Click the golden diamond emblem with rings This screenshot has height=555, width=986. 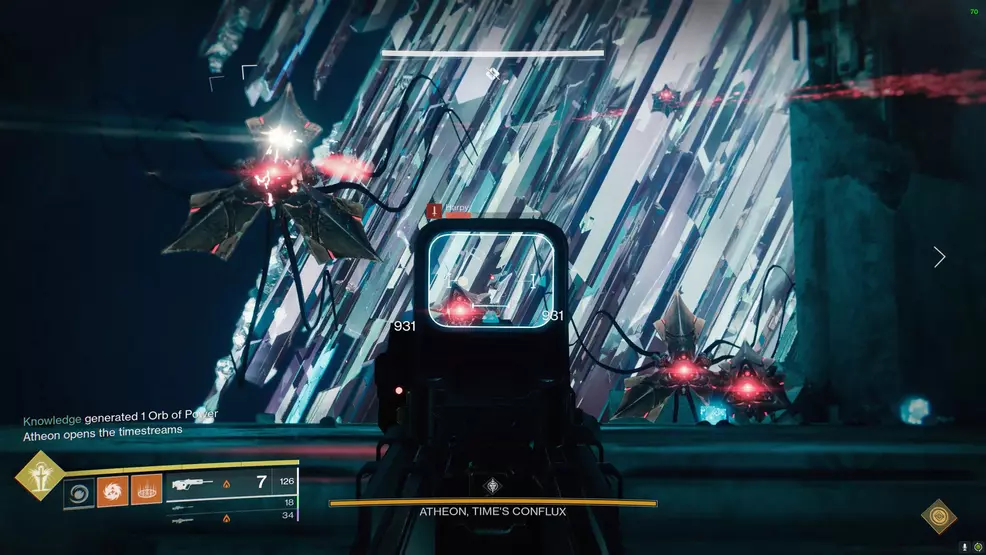point(938,516)
